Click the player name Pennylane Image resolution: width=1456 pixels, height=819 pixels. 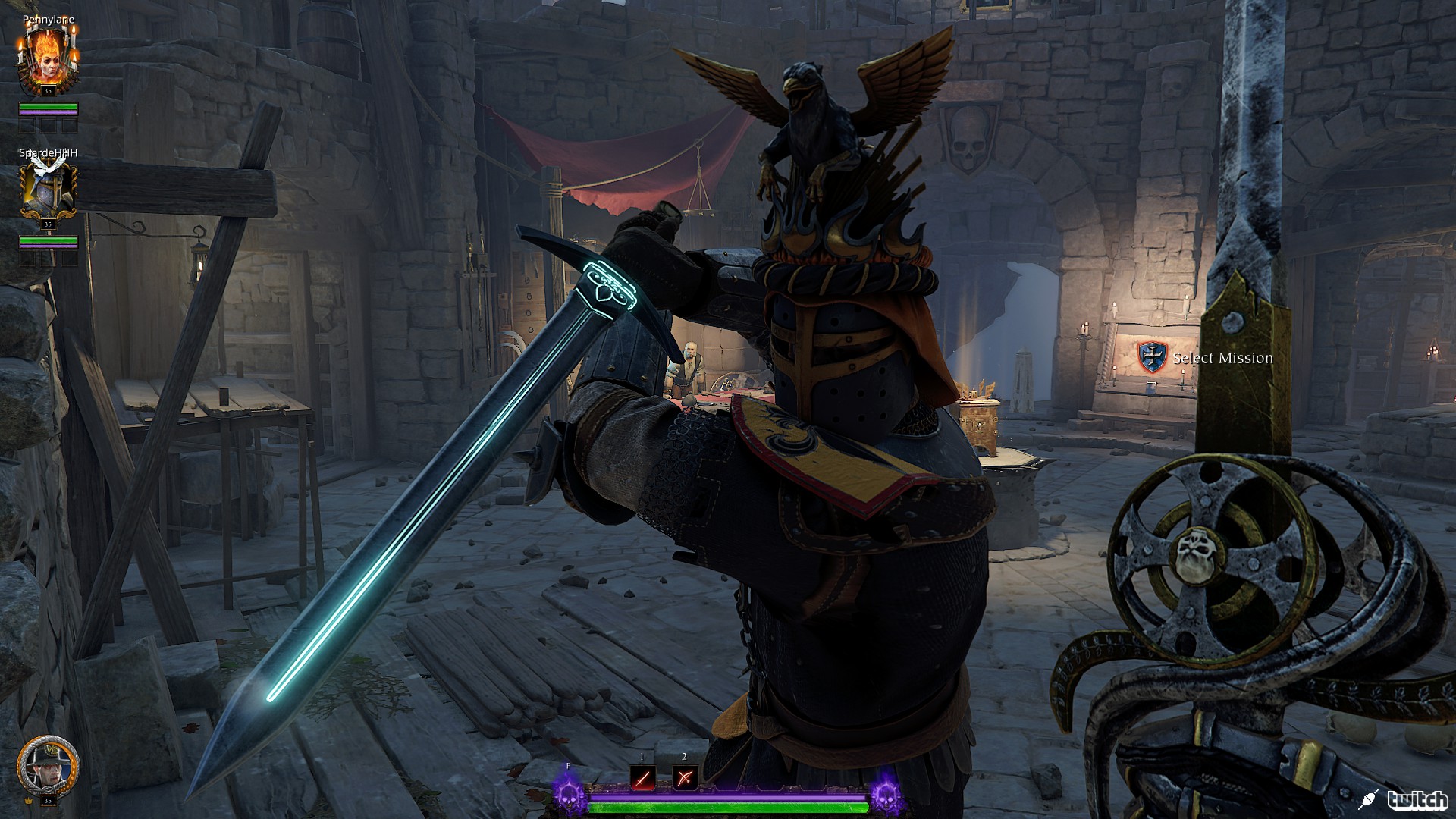48,20
